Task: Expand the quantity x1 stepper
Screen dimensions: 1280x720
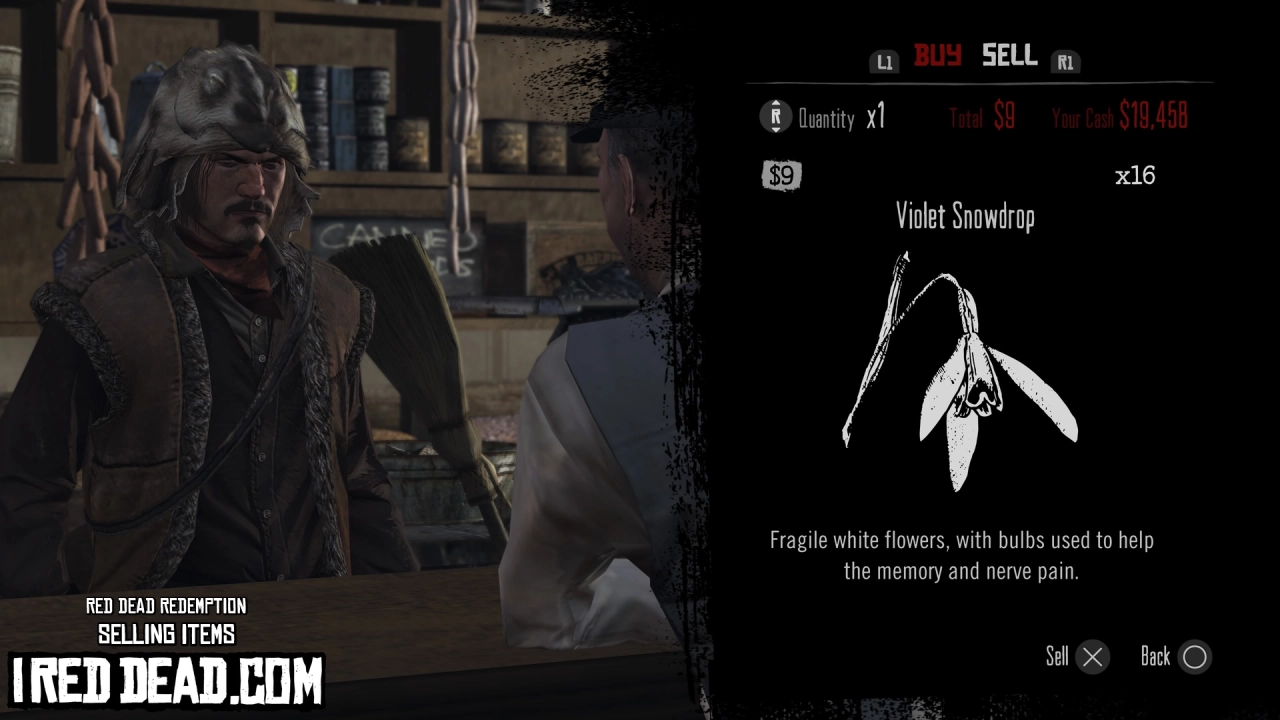Action: [x=875, y=117]
